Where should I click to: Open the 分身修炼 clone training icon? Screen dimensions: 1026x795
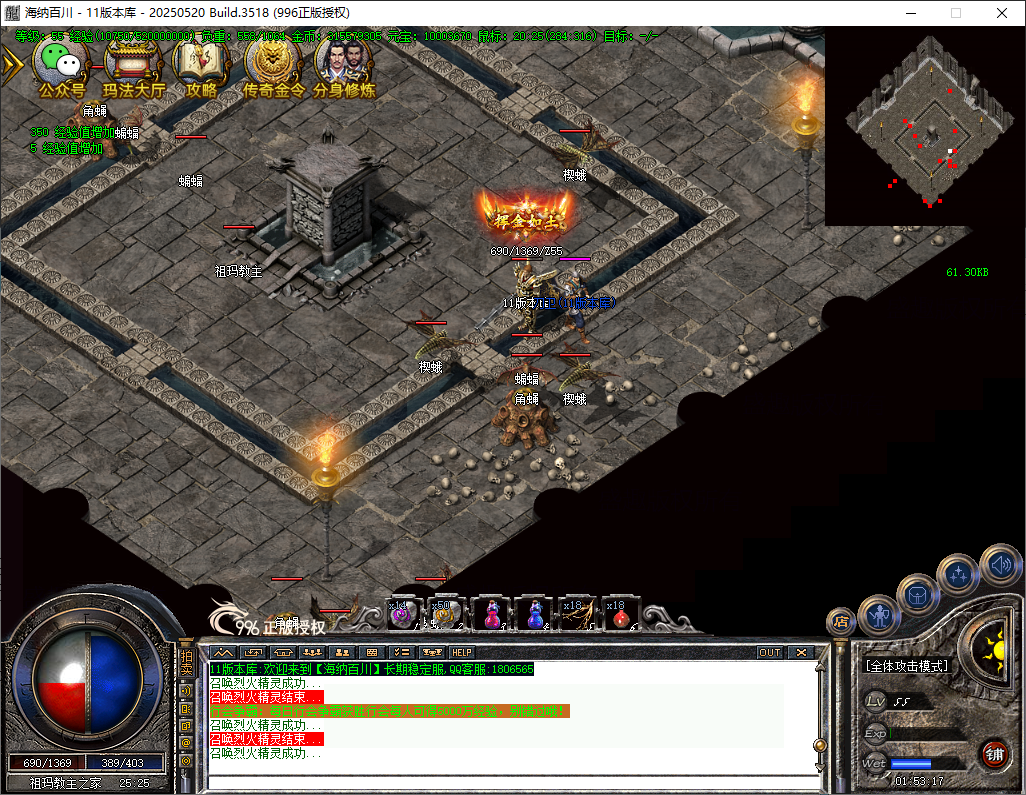click(x=343, y=66)
